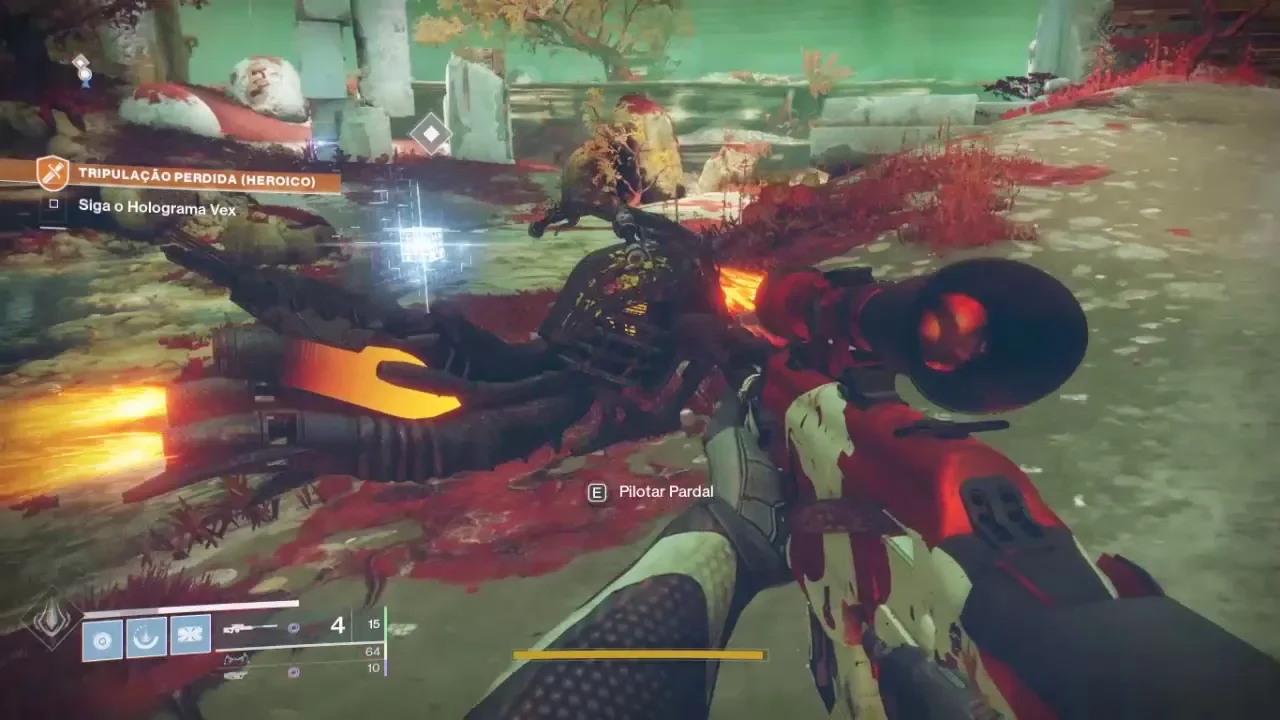This screenshot has width=1280, height=720.
Task: Use the circular grenade ability icon
Action: (102, 637)
